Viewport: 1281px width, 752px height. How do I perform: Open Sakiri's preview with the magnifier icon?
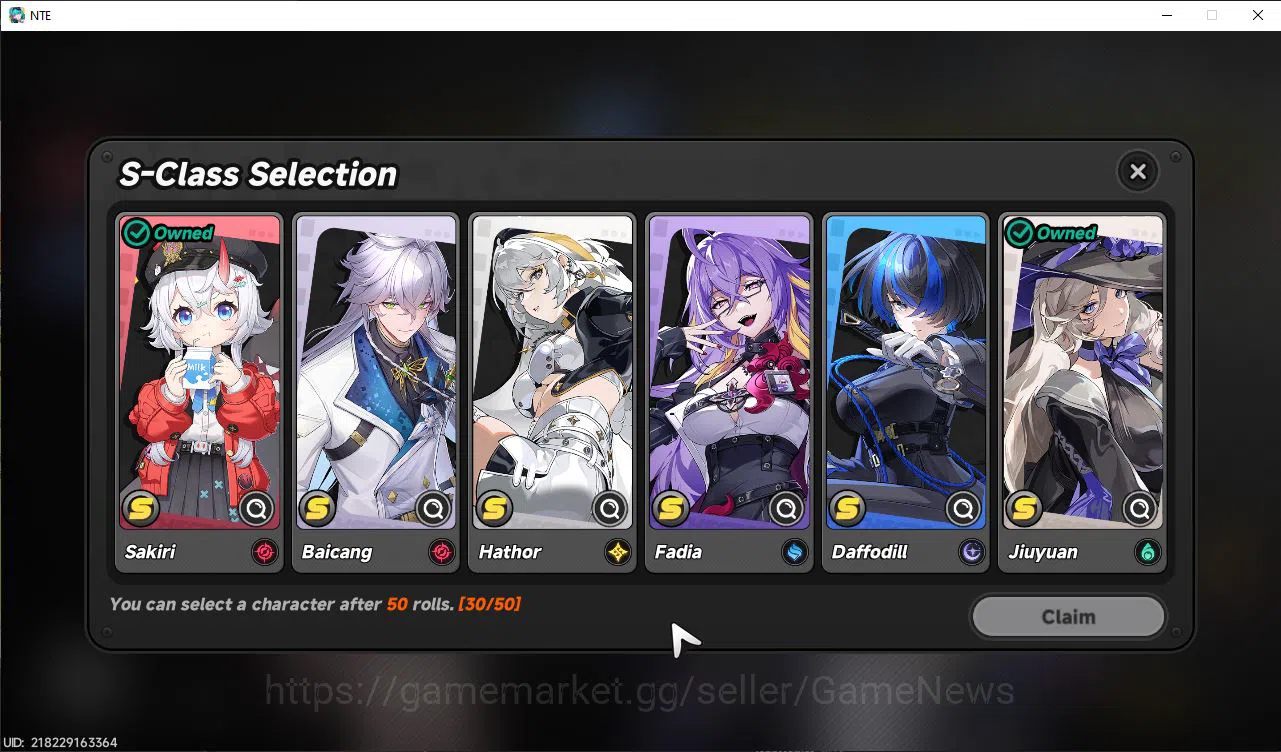click(257, 508)
